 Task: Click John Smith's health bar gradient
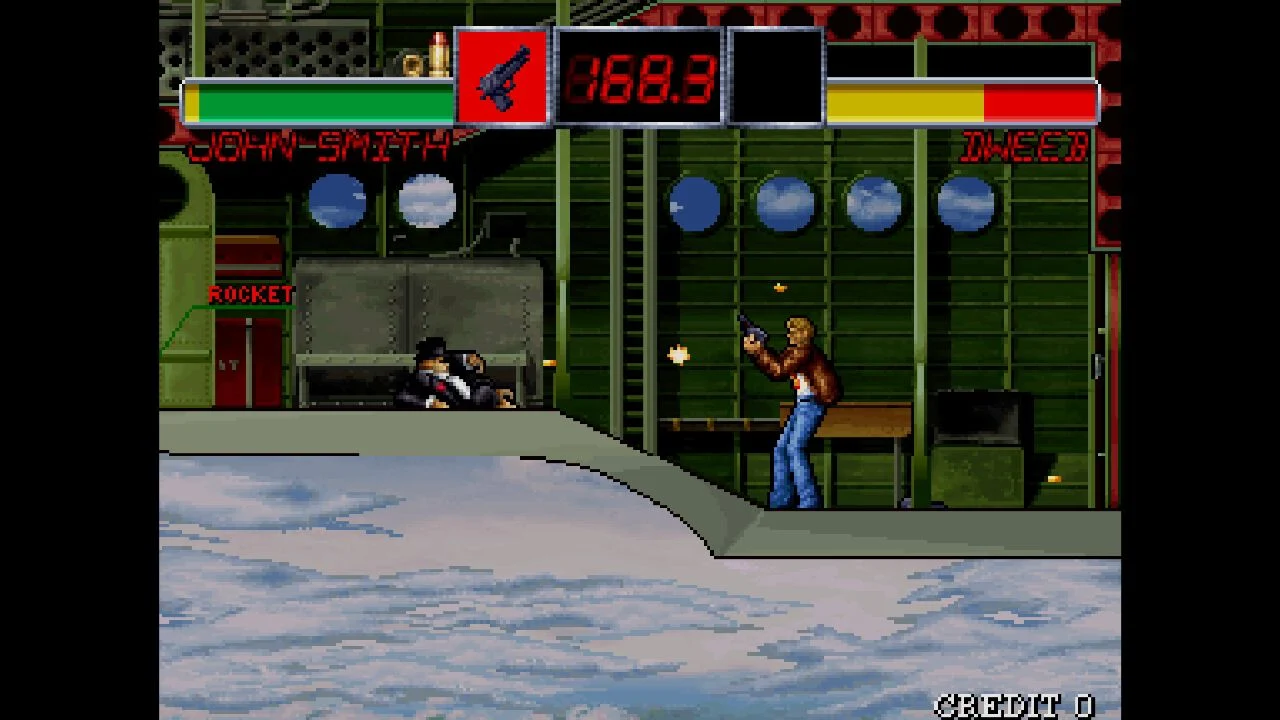coord(320,99)
